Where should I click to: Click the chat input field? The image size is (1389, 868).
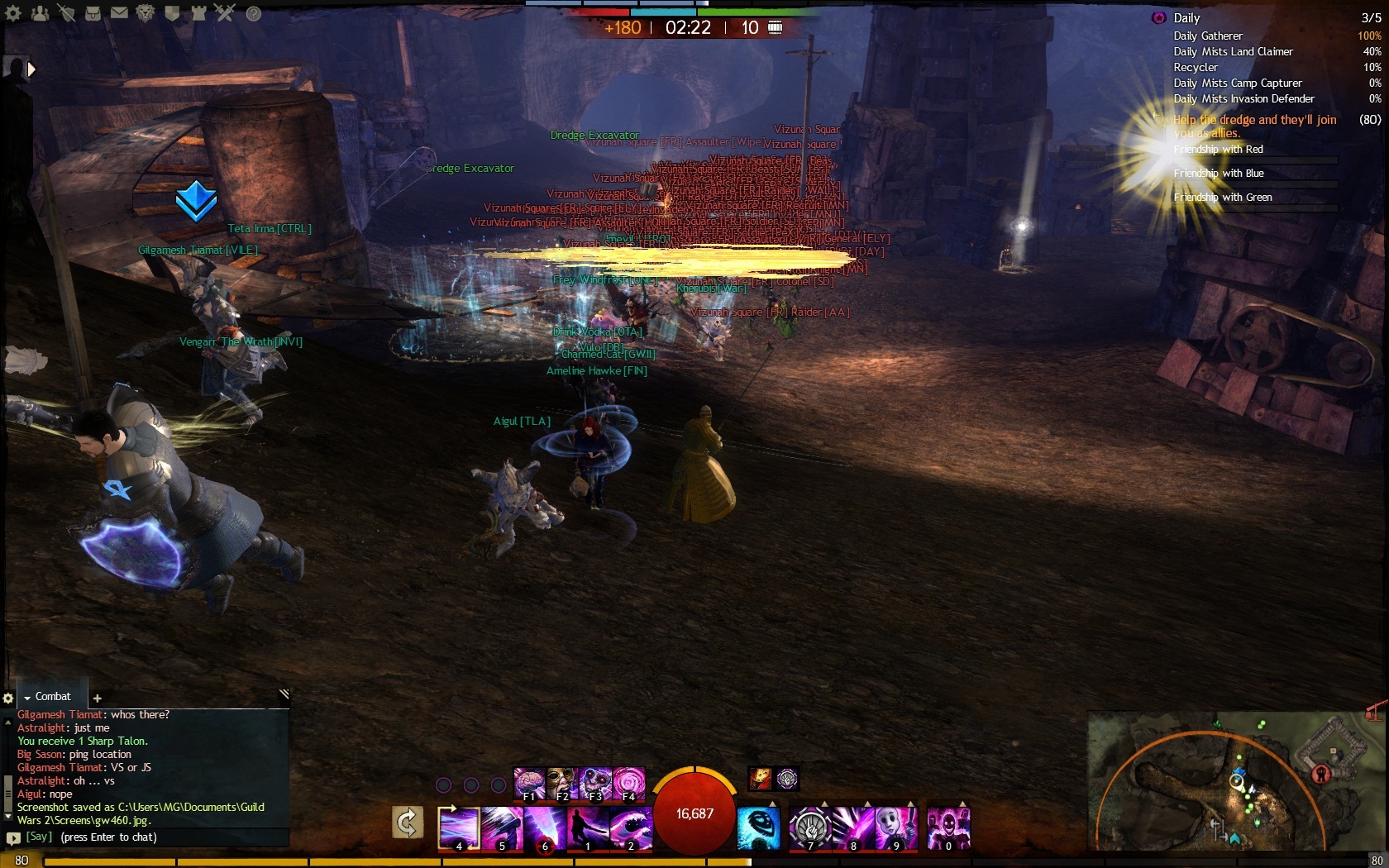pos(157,837)
